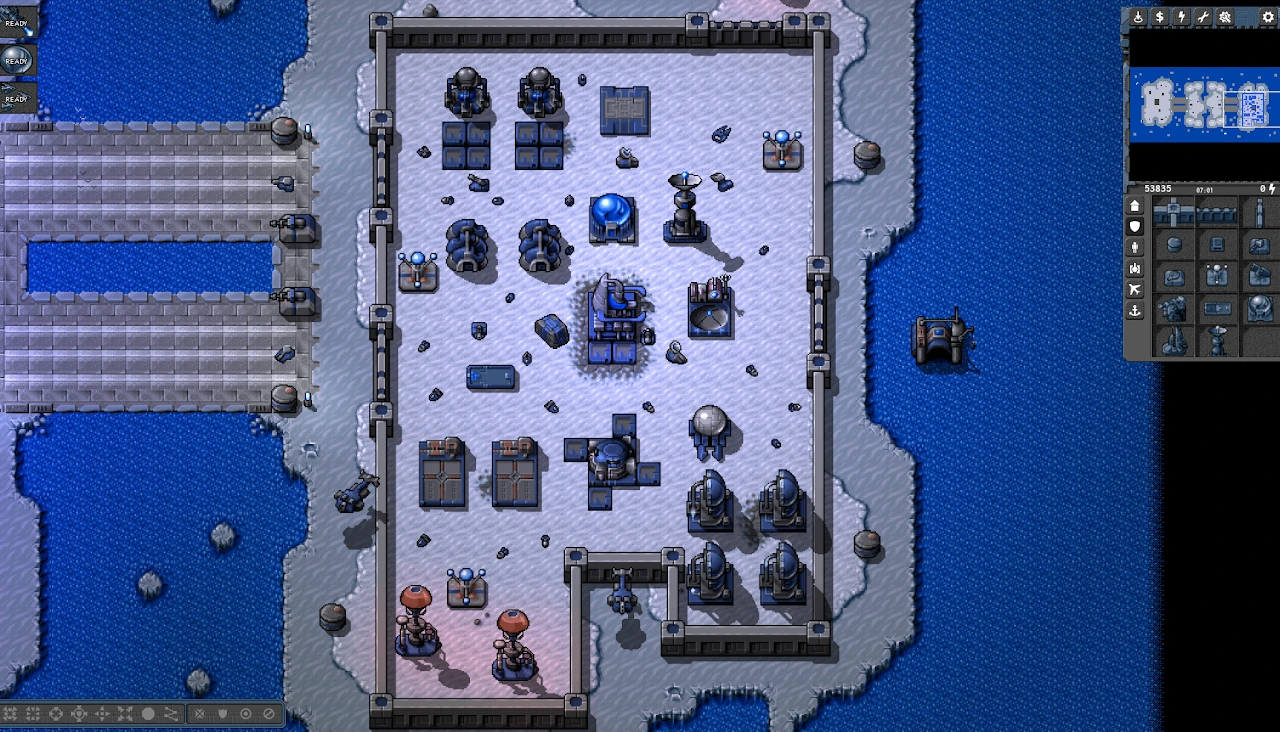Screen dimensions: 1280x732
Task: Open the infantry production tab
Action: (1135, 247)
